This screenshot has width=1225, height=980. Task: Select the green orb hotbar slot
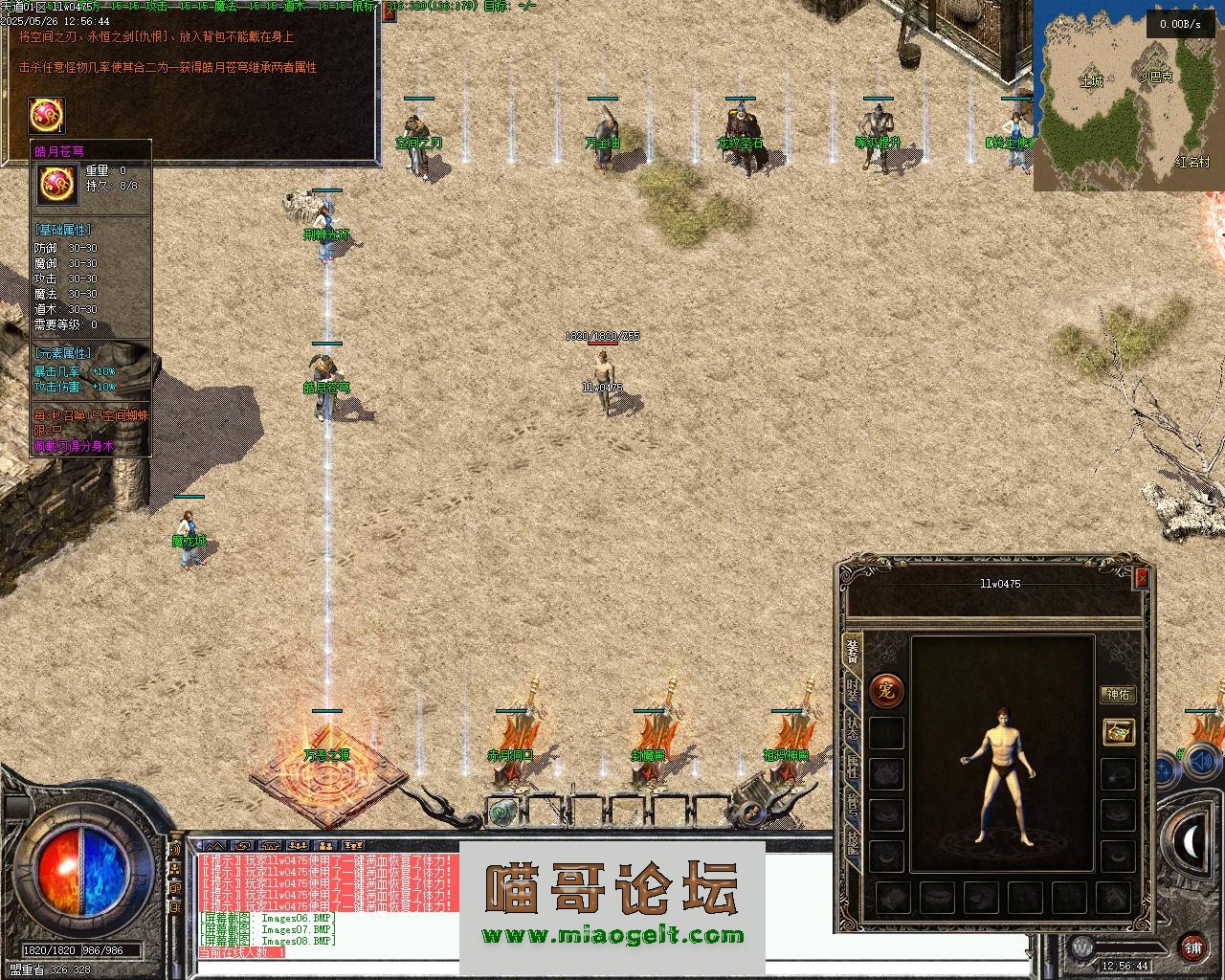pos(500,813)
